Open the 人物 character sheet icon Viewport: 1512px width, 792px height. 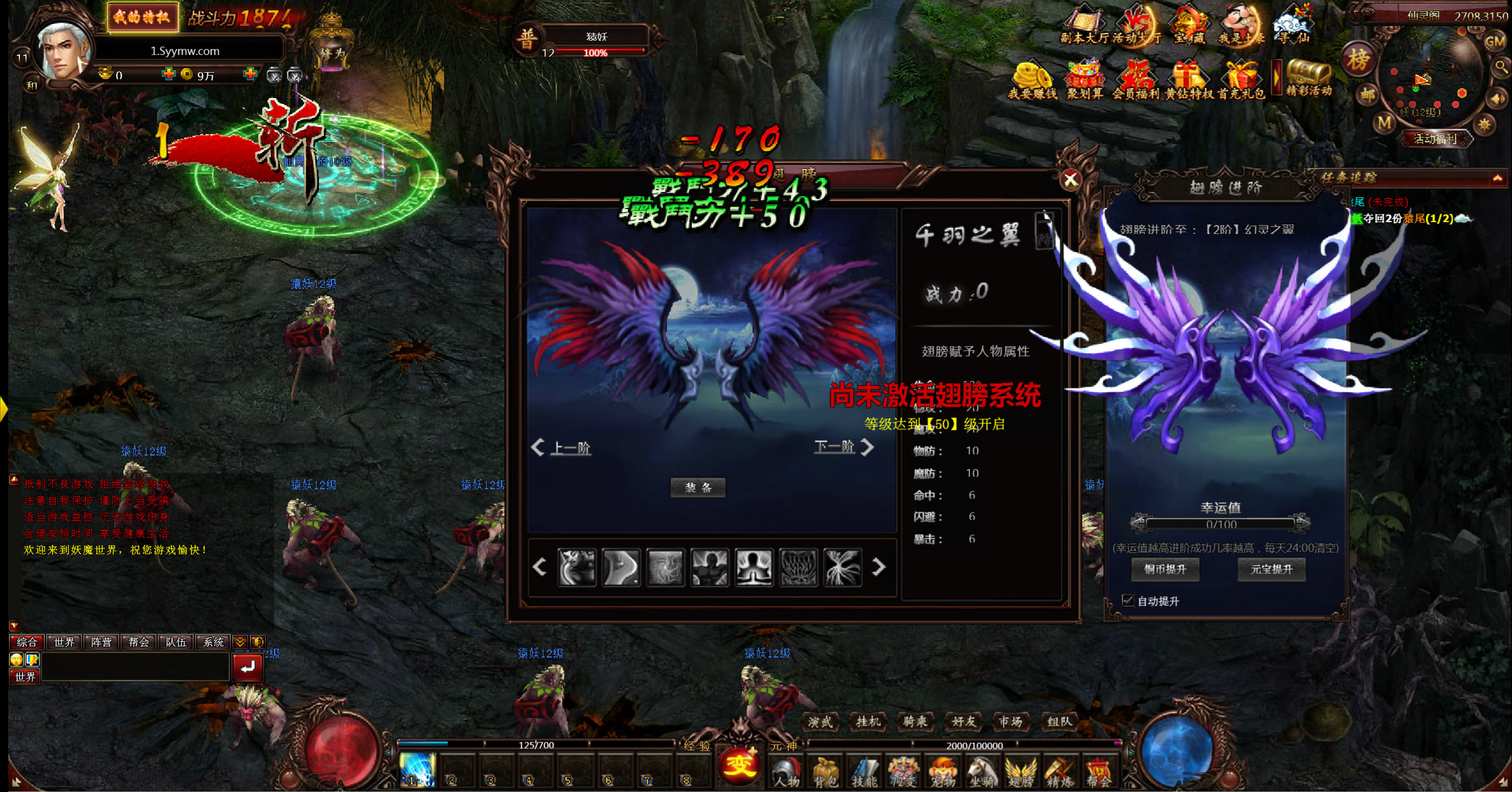(x=786, y=771)
